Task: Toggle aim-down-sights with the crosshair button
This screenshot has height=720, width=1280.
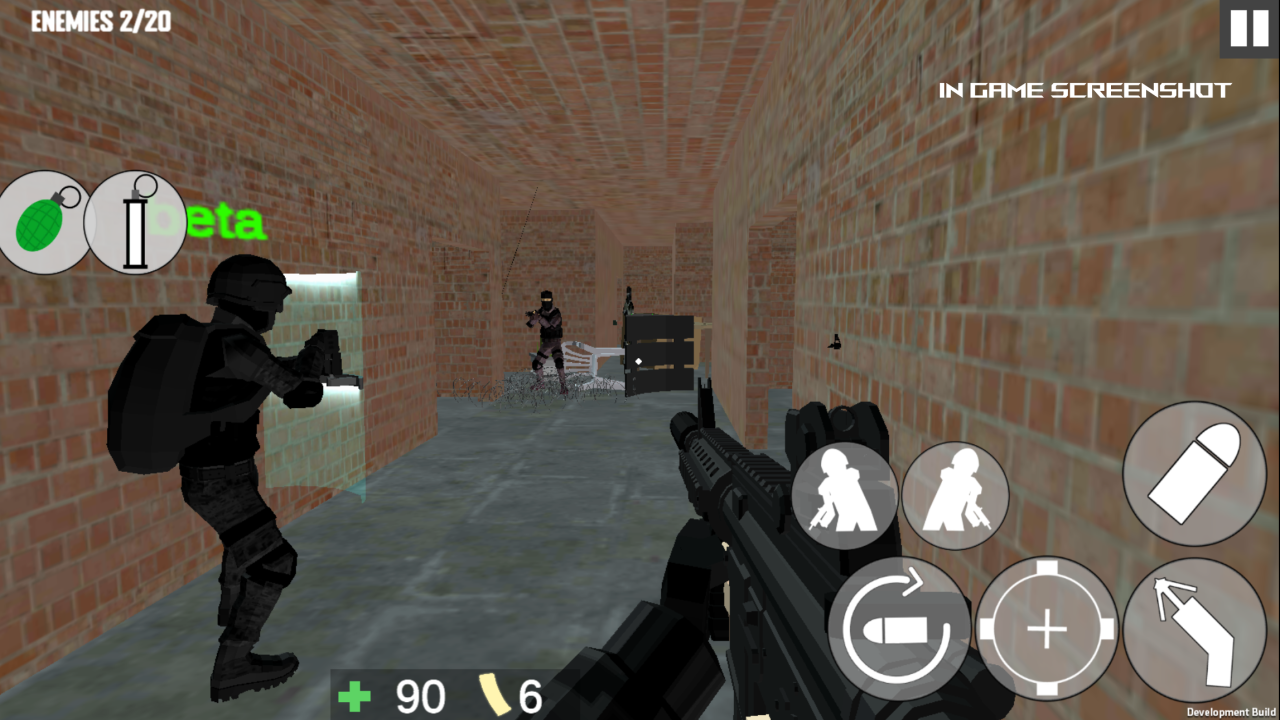Action: [1046, 629]
